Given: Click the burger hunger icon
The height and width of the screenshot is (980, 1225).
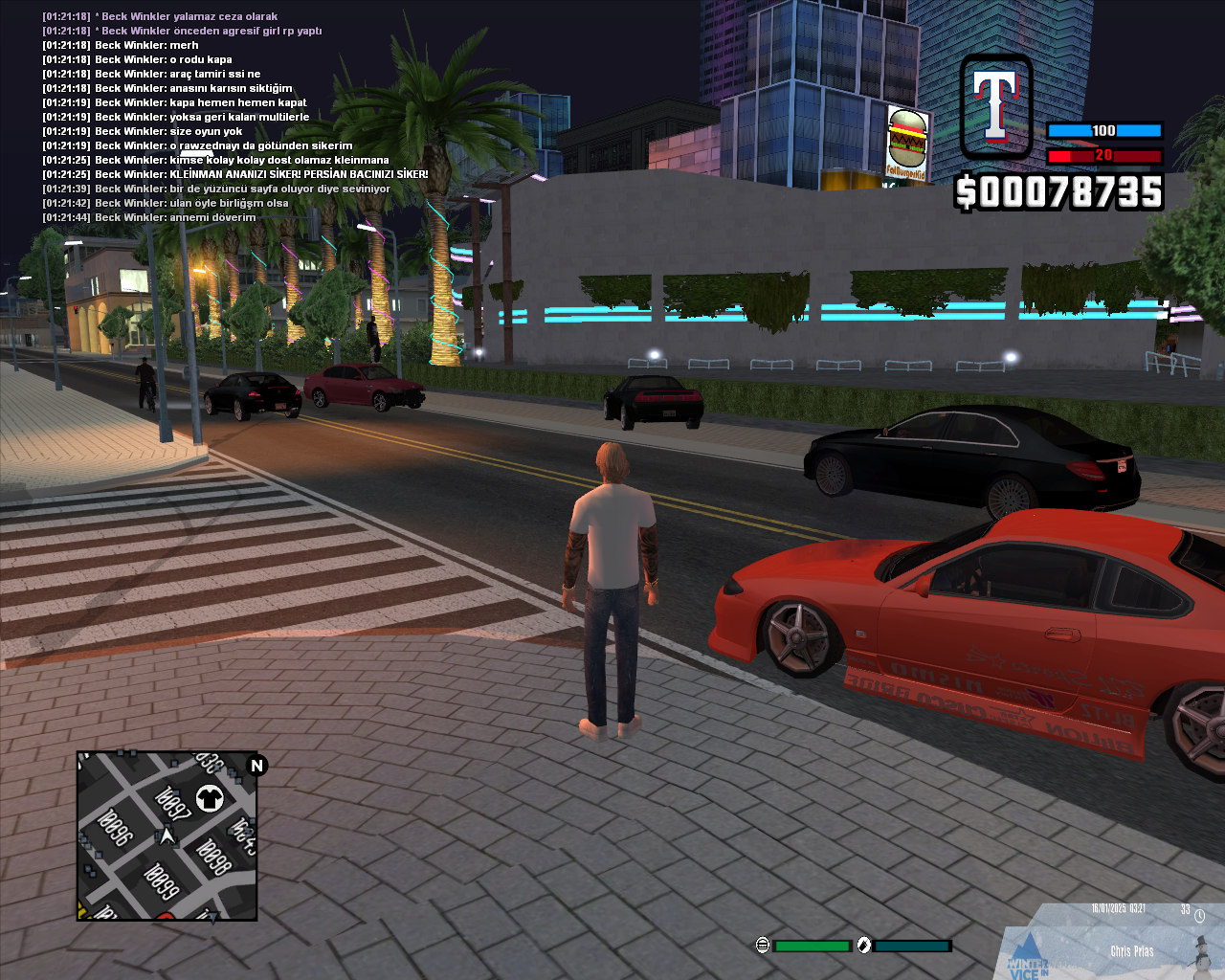Looking at the screenshot, I should pyautogui.click(x=762, y=946).
